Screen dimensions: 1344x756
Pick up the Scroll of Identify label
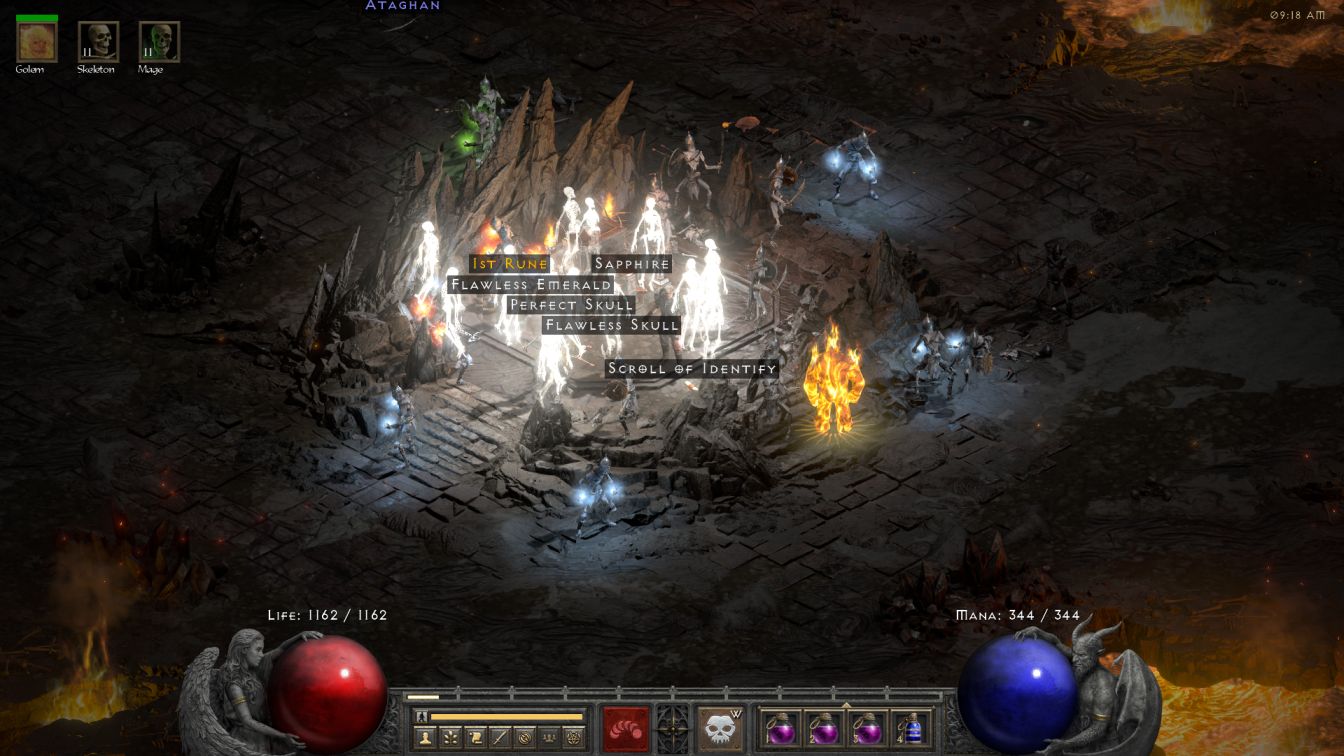(x=692, y=369)
